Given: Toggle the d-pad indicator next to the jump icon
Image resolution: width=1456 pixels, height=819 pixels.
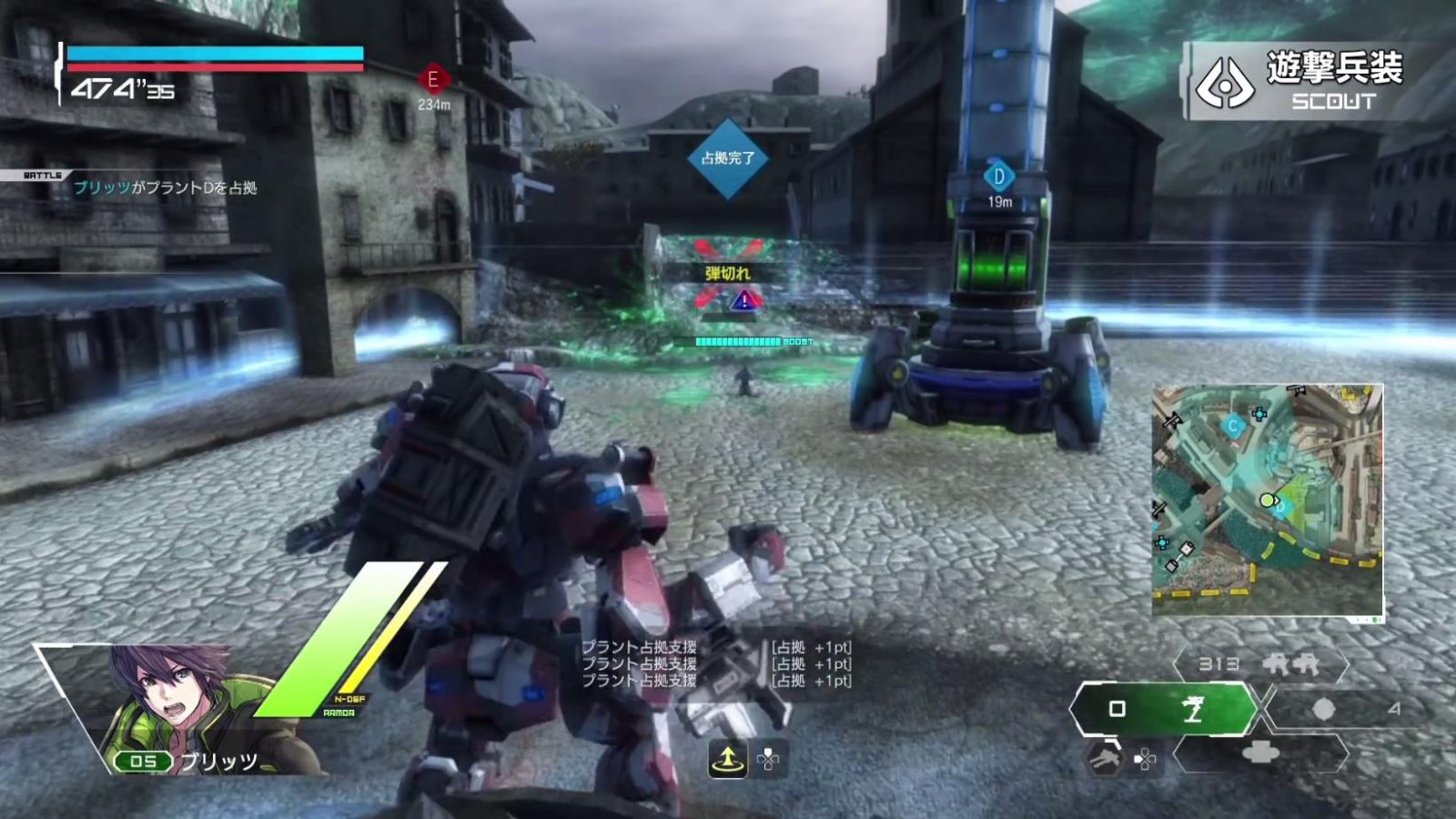Looking at the screenshot, I should pyautogui.click(x=767, y=761).
